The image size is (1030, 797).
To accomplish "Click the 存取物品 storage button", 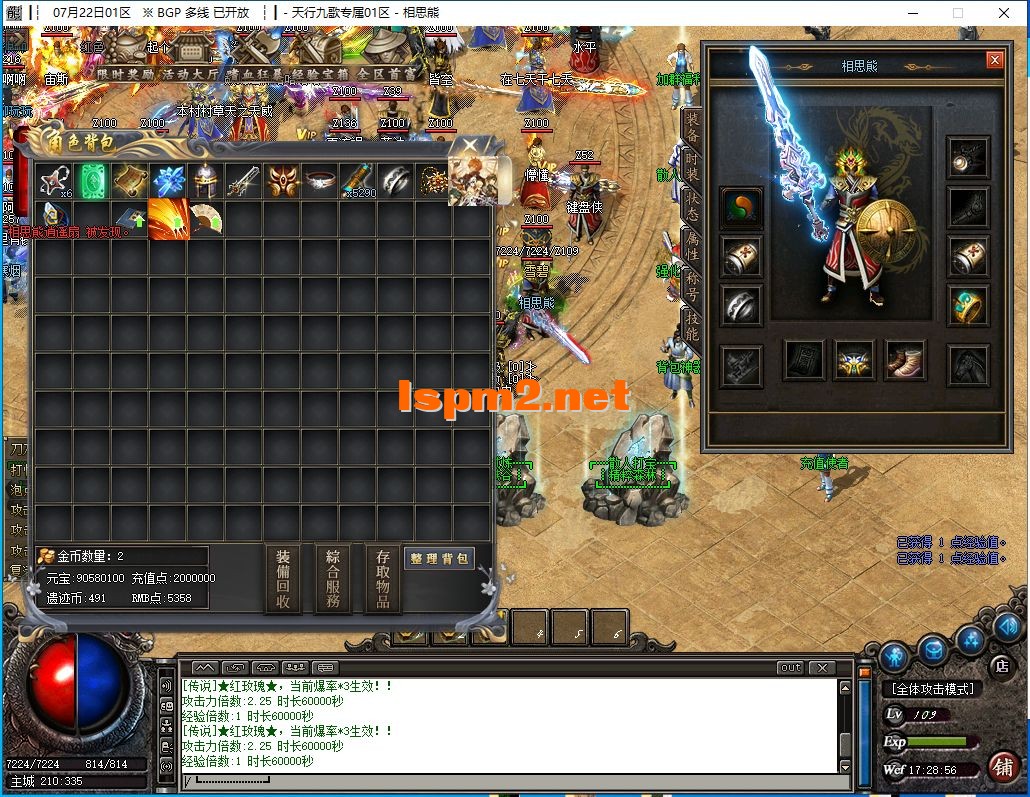I will pyautogui.click(x=383, y=579).
